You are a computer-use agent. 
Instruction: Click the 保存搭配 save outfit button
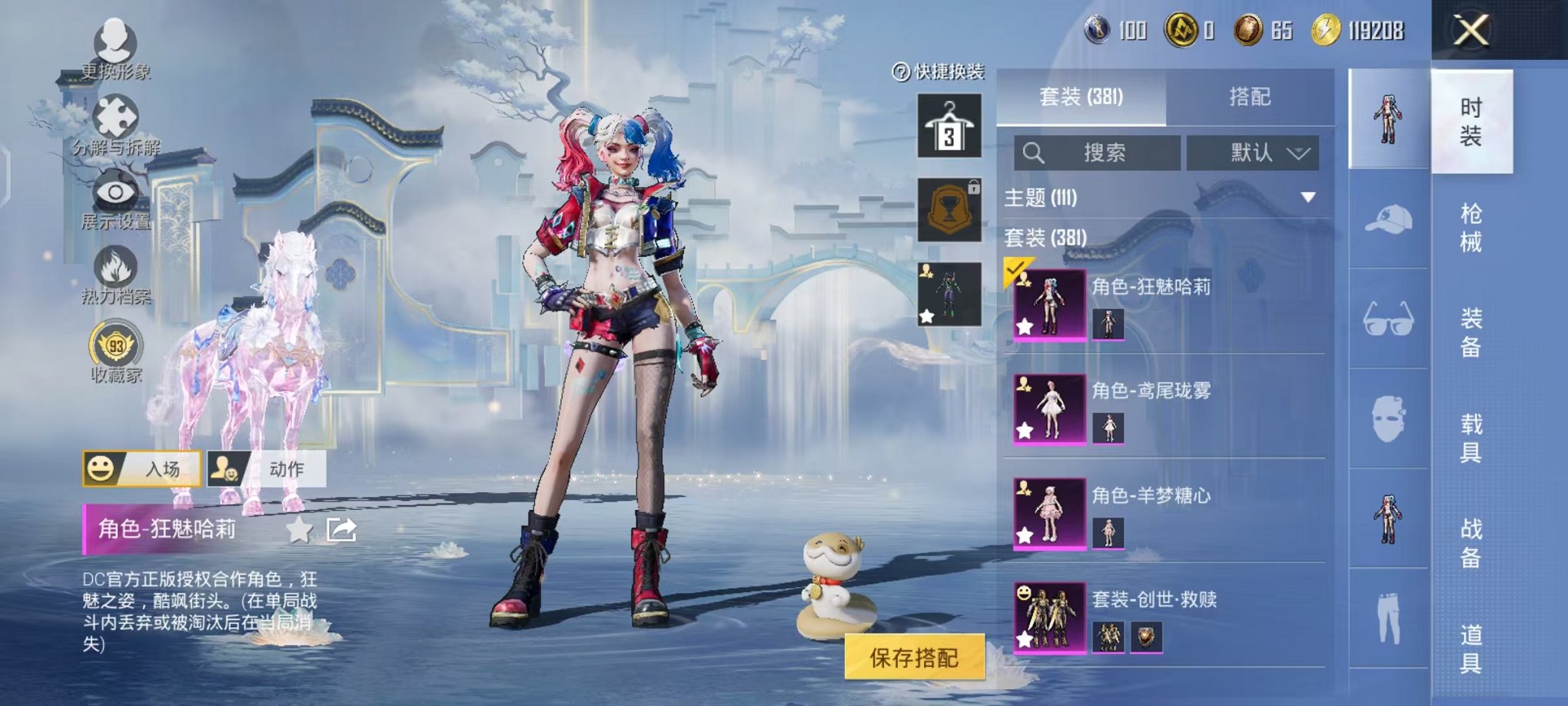914,658
